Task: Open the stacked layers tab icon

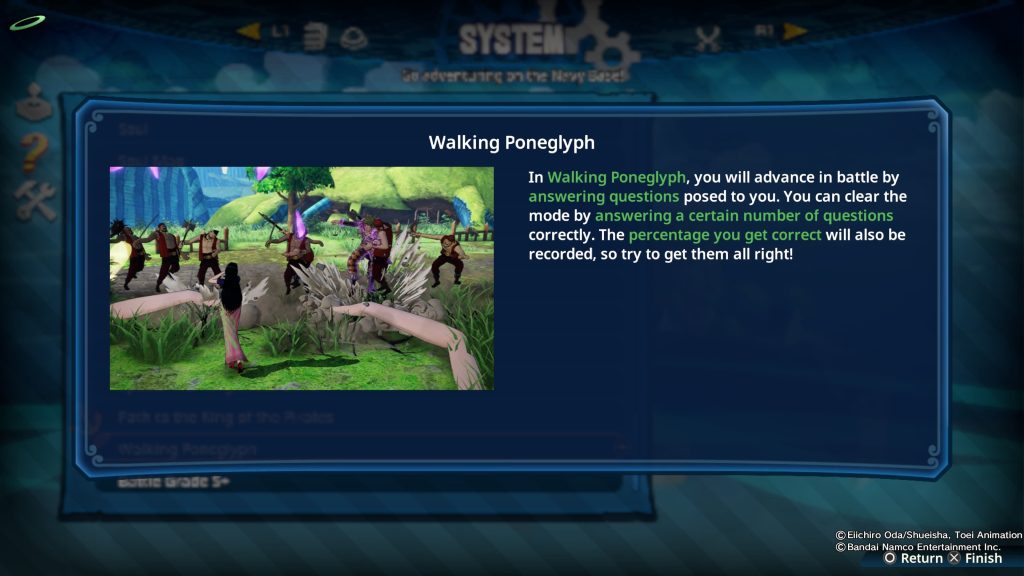Action: coord(315,38)
